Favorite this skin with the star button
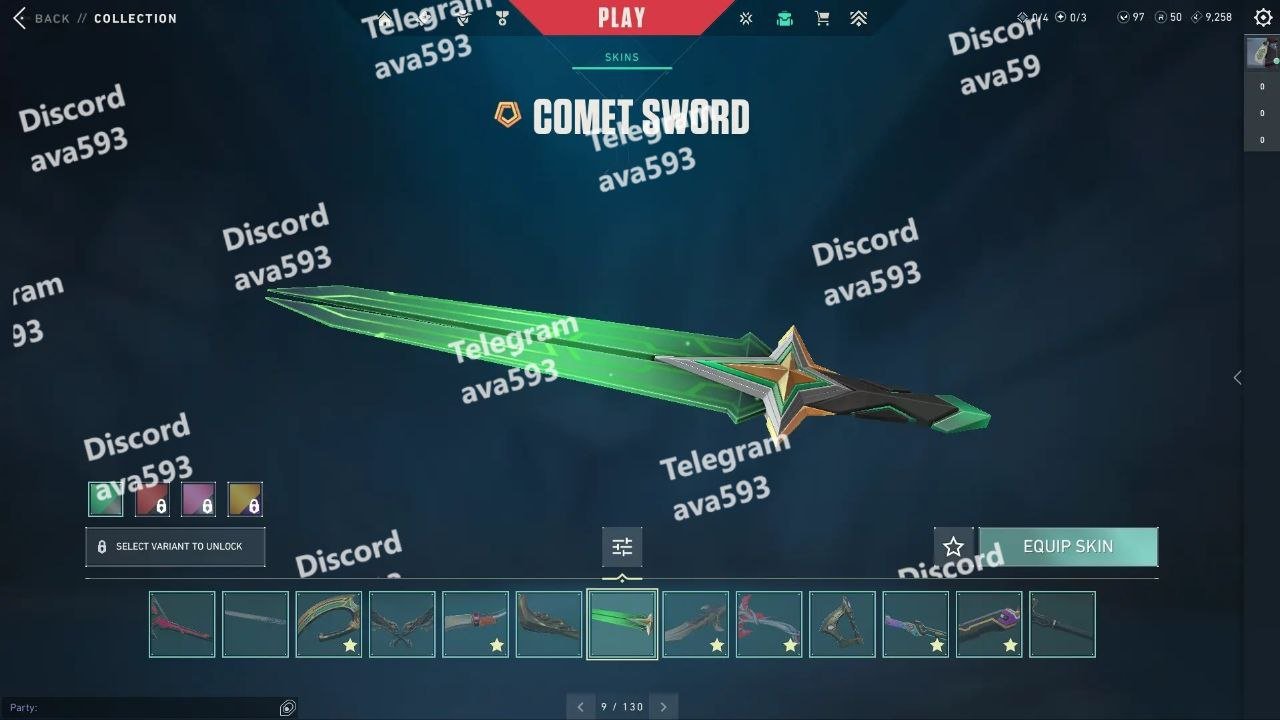The image size is (1280, 720). [953, 547]
